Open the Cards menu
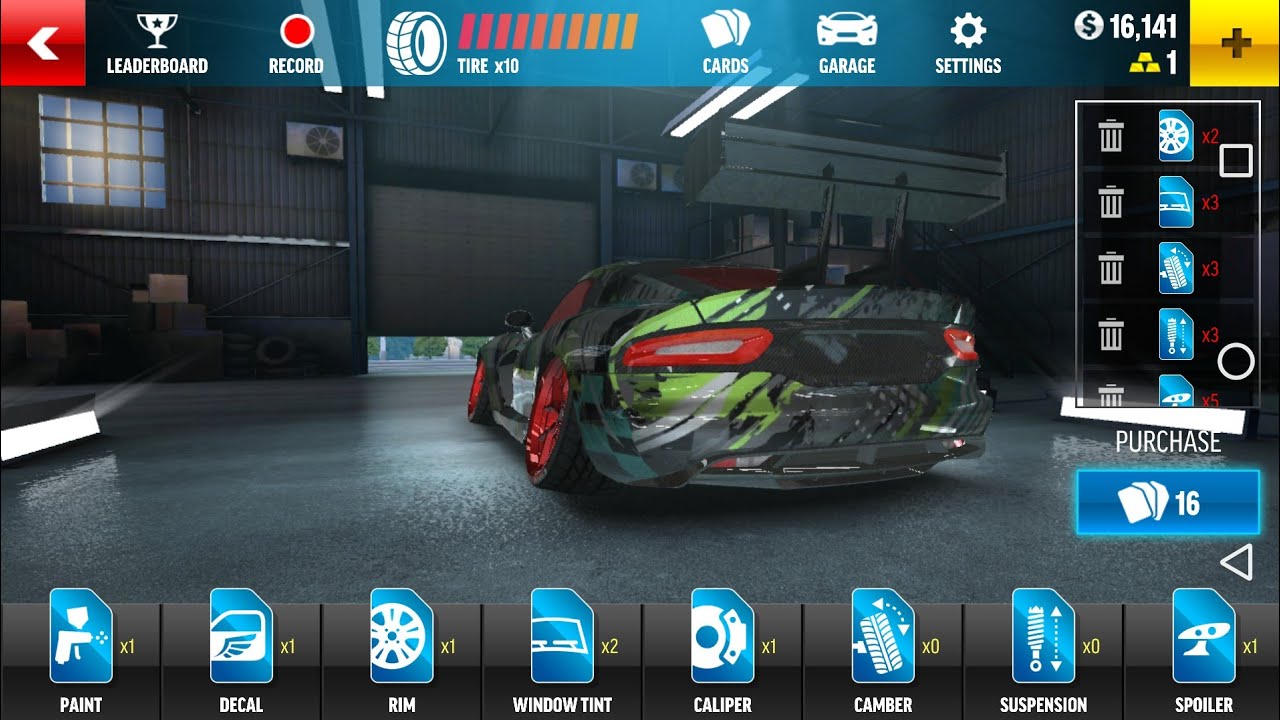The image size is (1280, 720). click(x=725, y=45)
